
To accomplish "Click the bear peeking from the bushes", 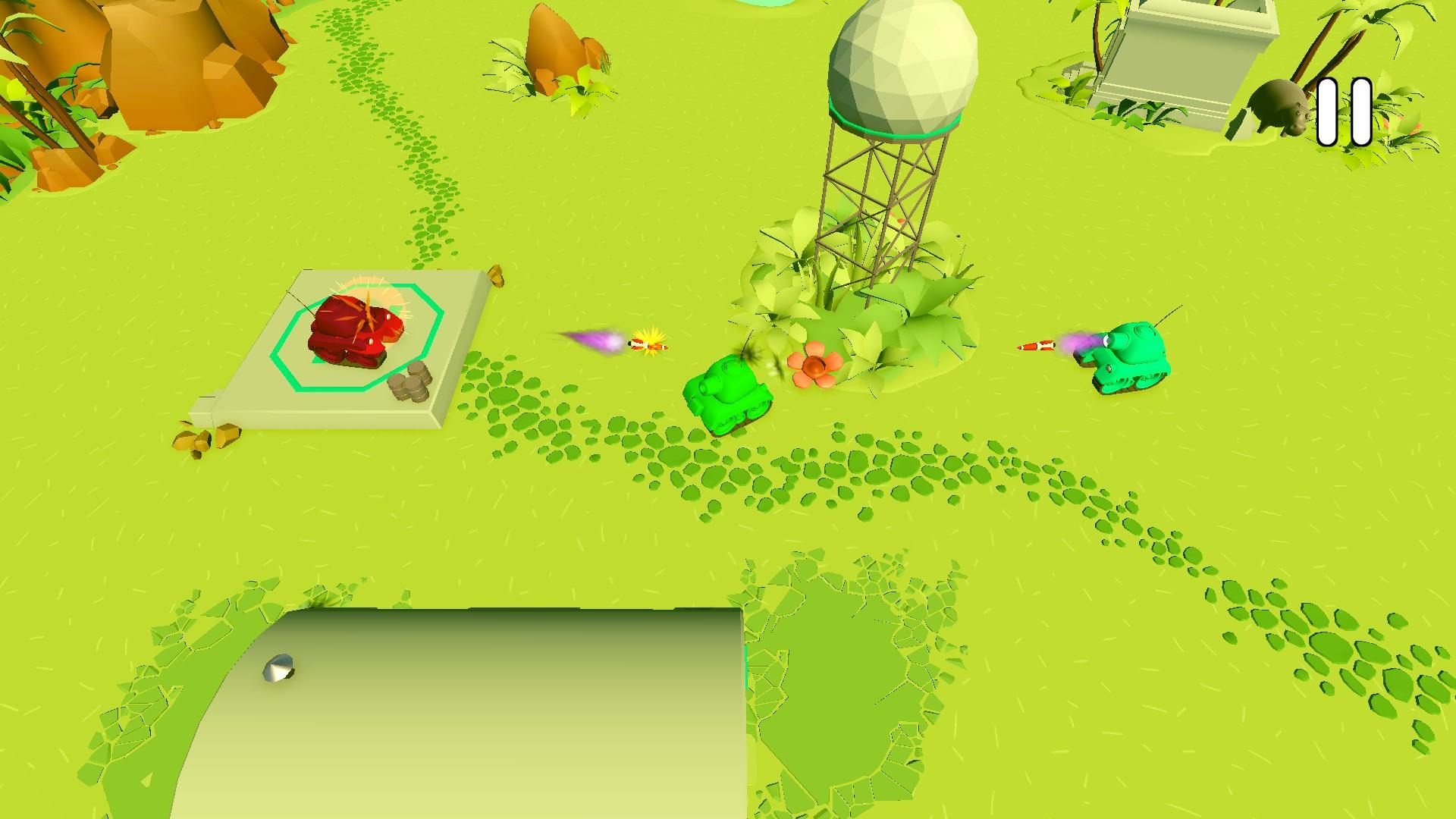I will [x=1282, y=106].
